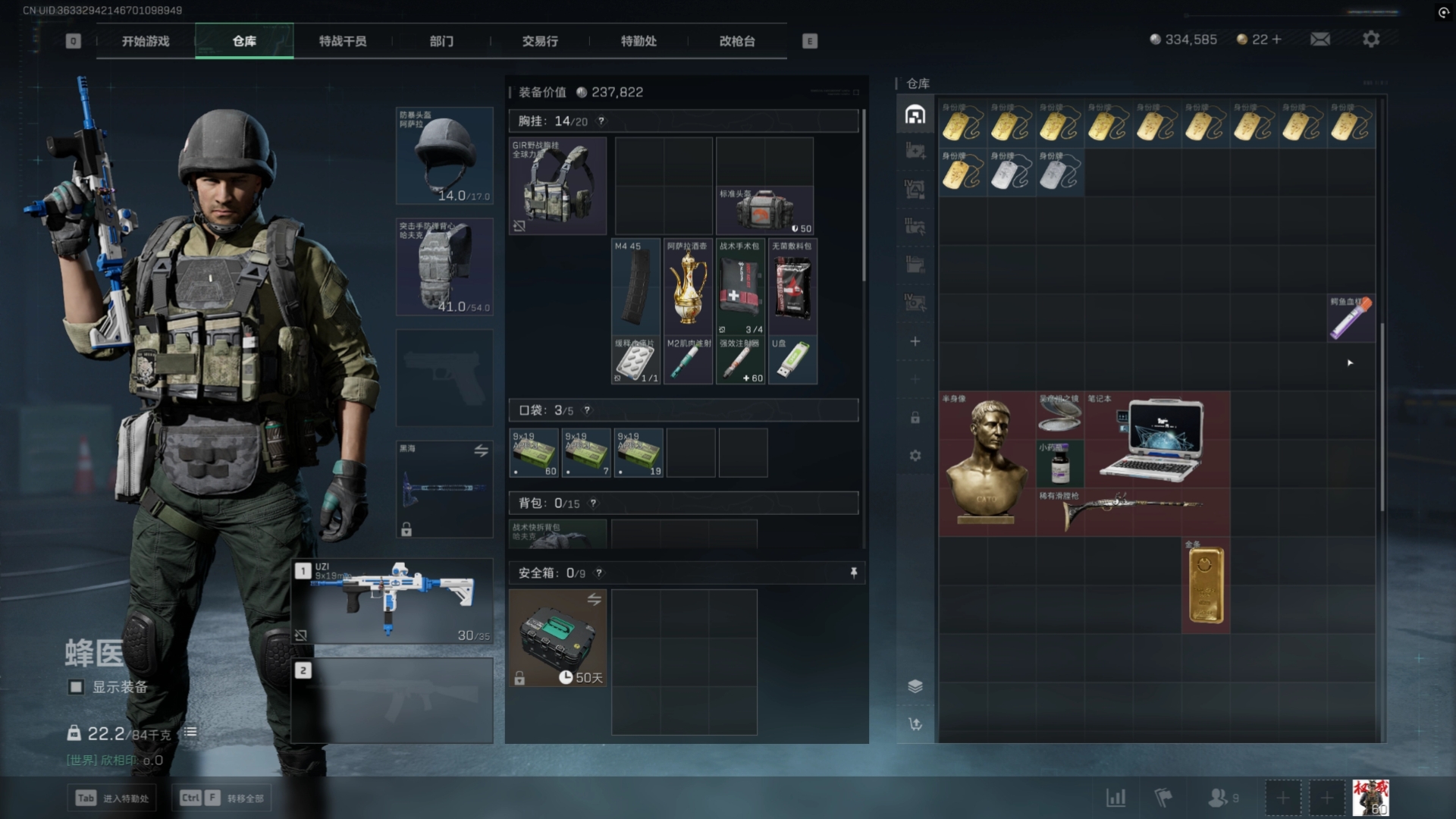Pick the U盘 USB drive item
This screenshot has height=819, width=1456.
(792, 360)
